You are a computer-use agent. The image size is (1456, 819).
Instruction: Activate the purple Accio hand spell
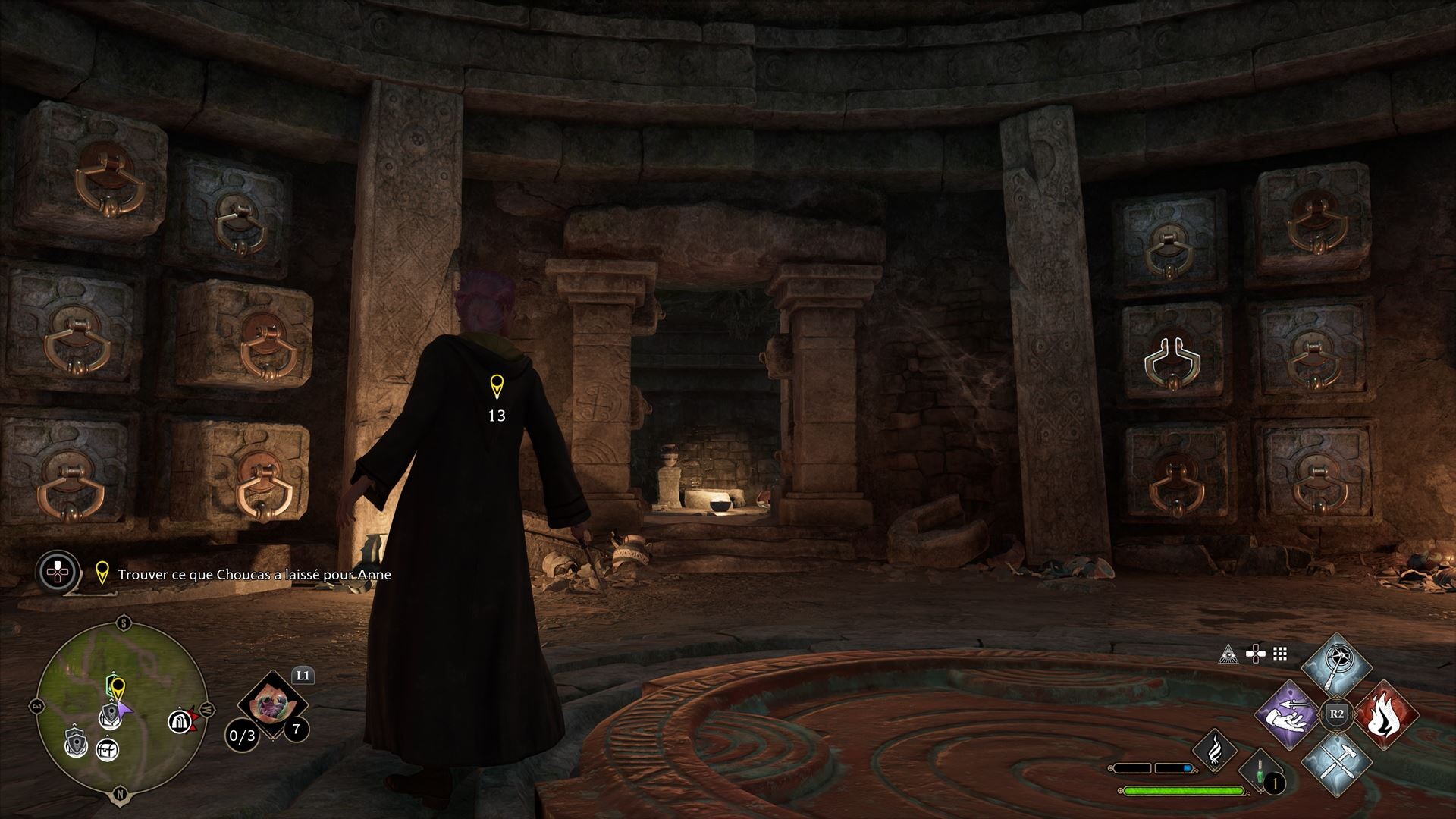(x=1288, y=714)
